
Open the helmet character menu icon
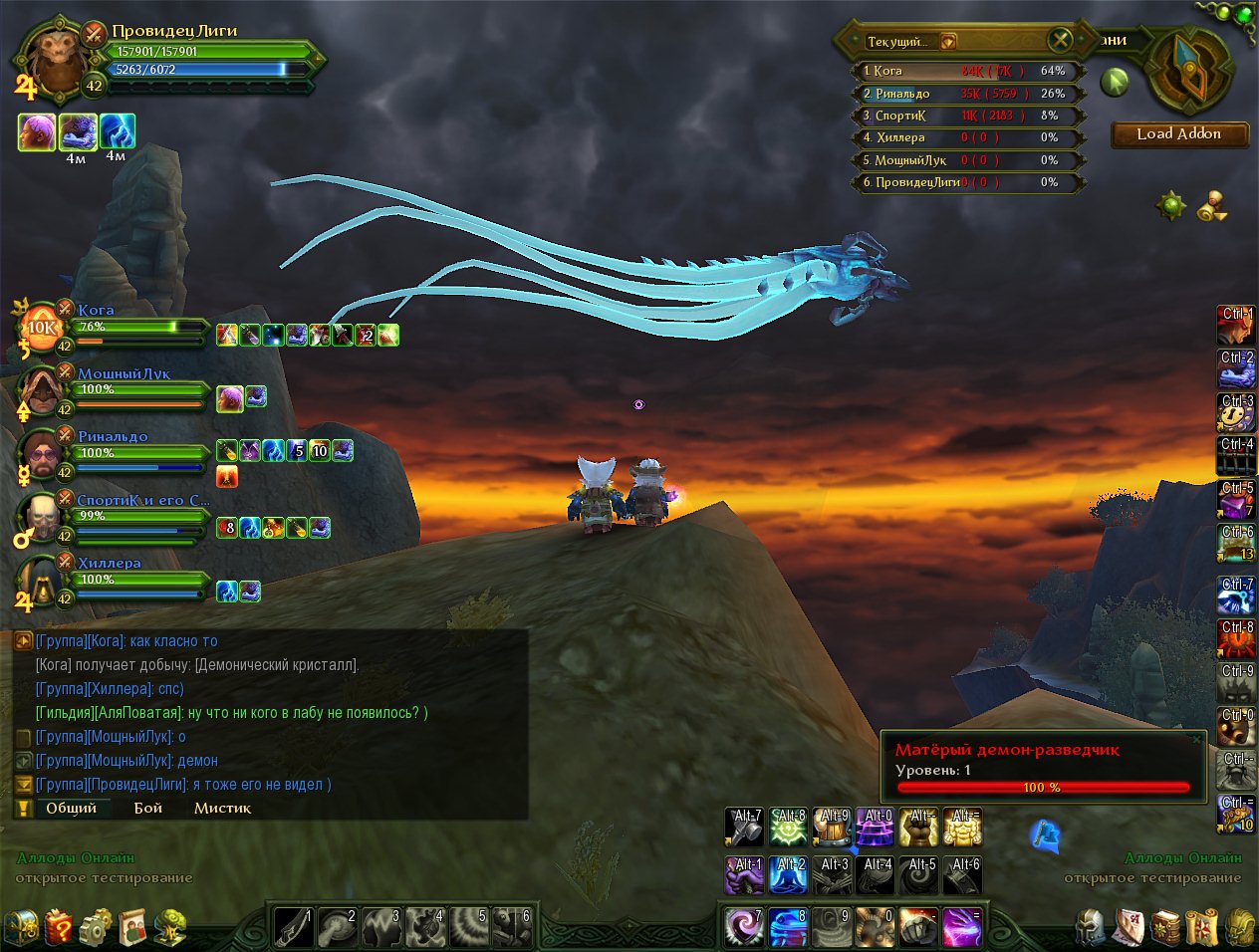1091,927
